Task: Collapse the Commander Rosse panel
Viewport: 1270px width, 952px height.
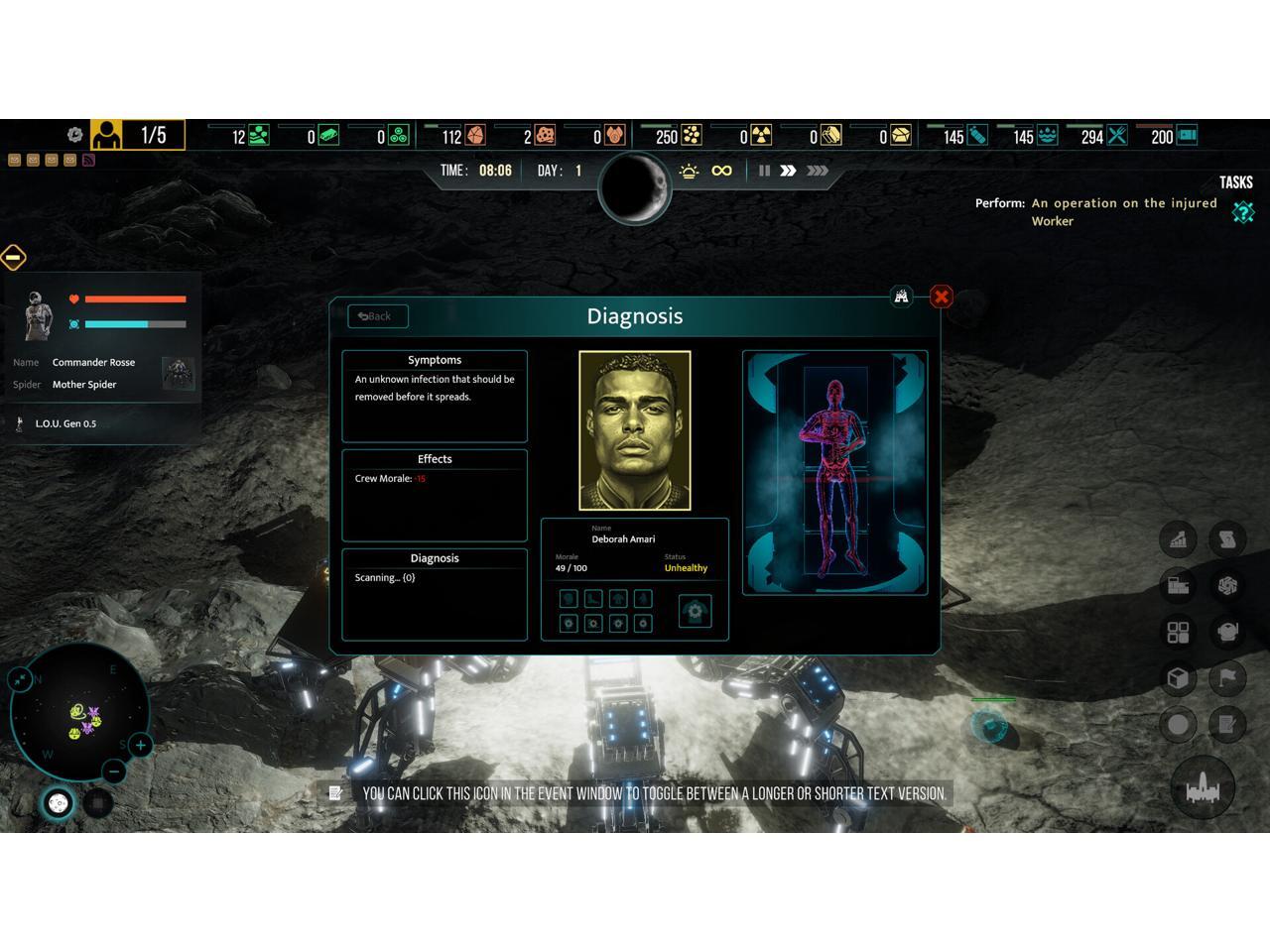Action: click(x=13, y=258)
